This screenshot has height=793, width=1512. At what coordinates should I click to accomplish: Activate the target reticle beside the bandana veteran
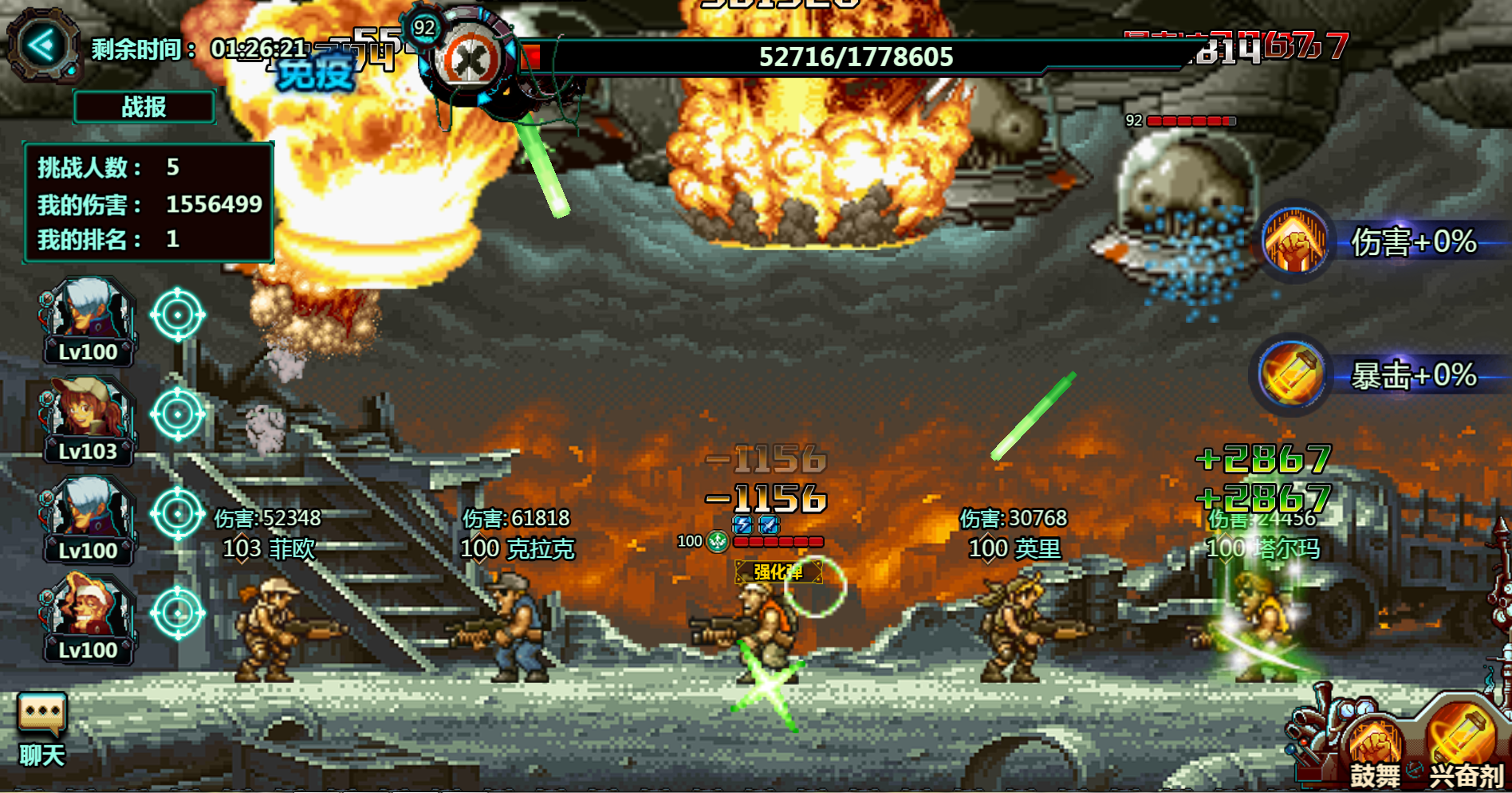178,613
